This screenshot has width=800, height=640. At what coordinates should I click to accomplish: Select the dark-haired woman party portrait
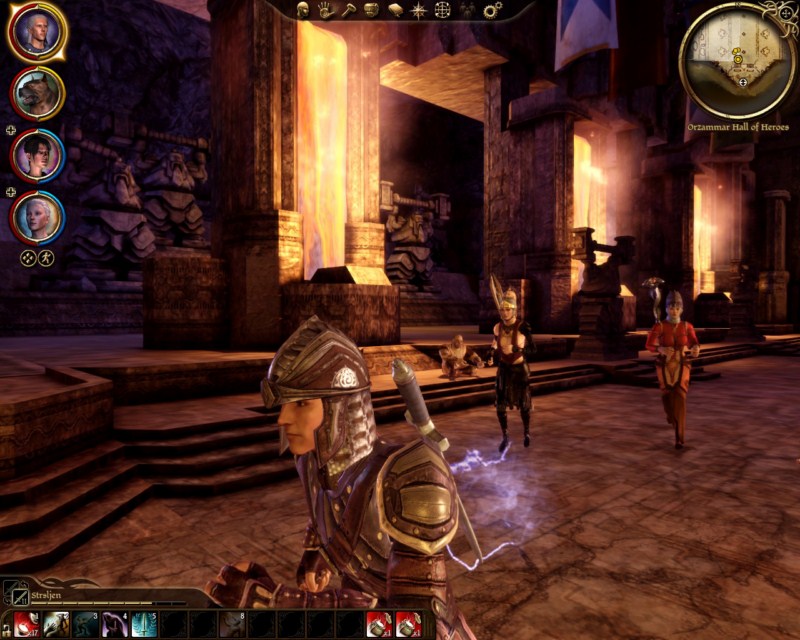point(37,155)
